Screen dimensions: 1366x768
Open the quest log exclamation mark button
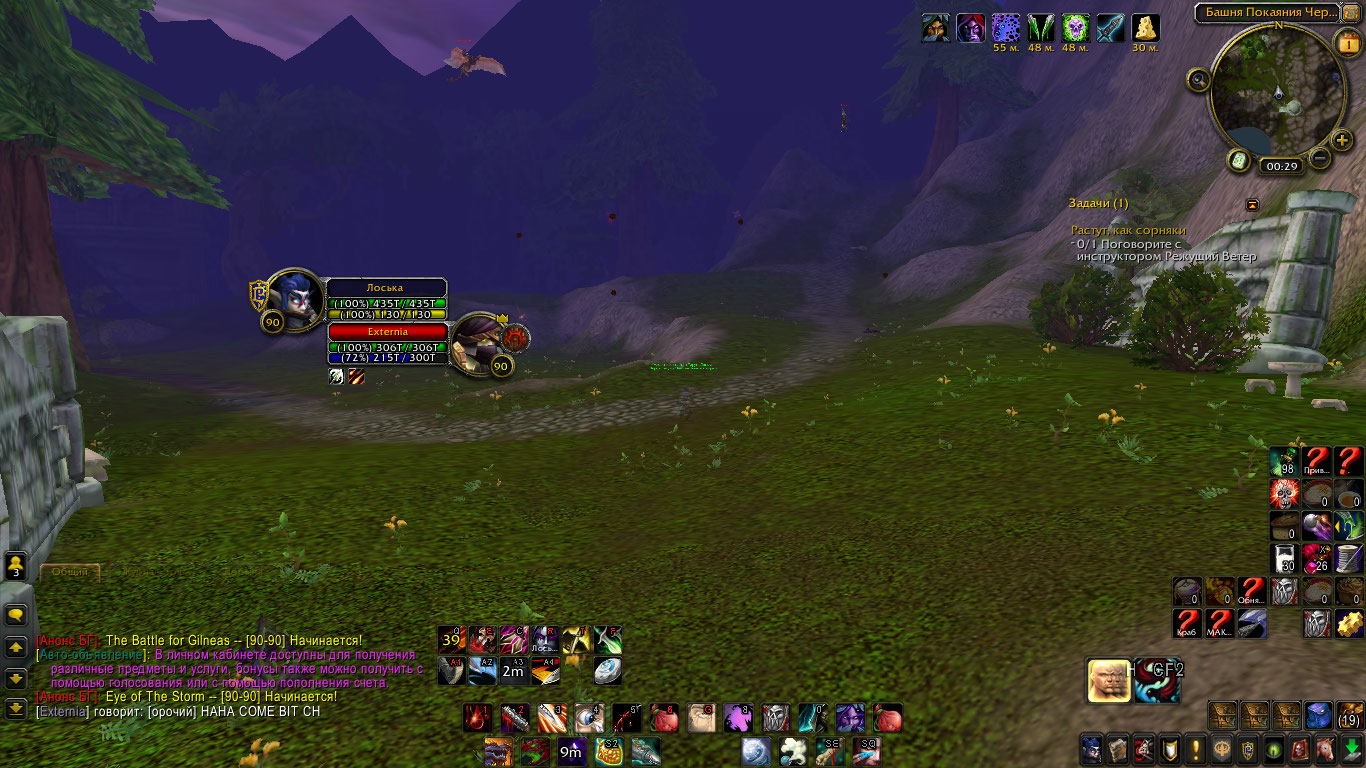pyautogui.click(x=1196, y=749)
